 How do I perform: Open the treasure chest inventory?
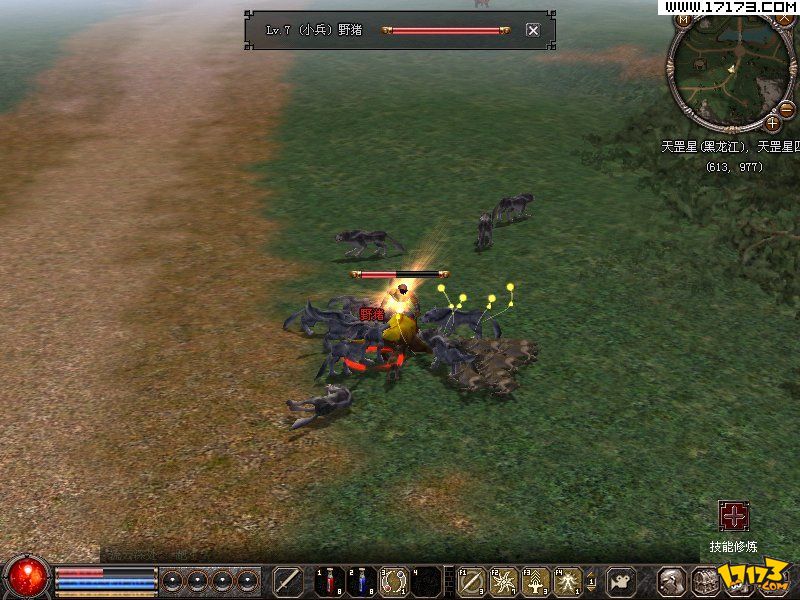[x=706, y=581]
